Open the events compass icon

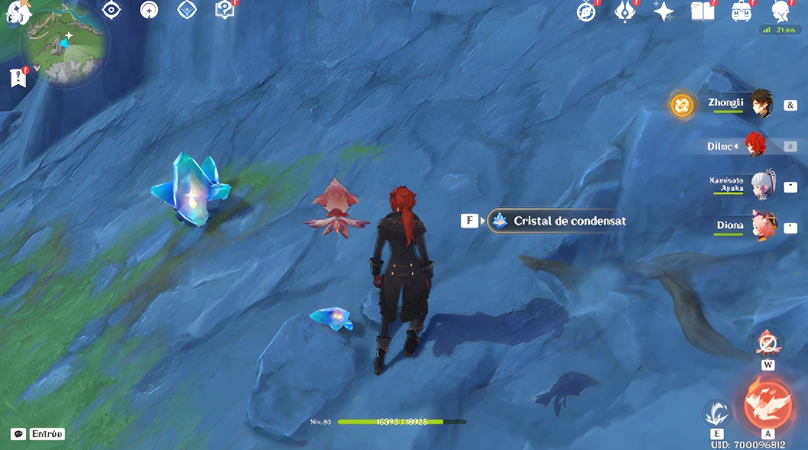pyautogui.click(x=587, y=11)
